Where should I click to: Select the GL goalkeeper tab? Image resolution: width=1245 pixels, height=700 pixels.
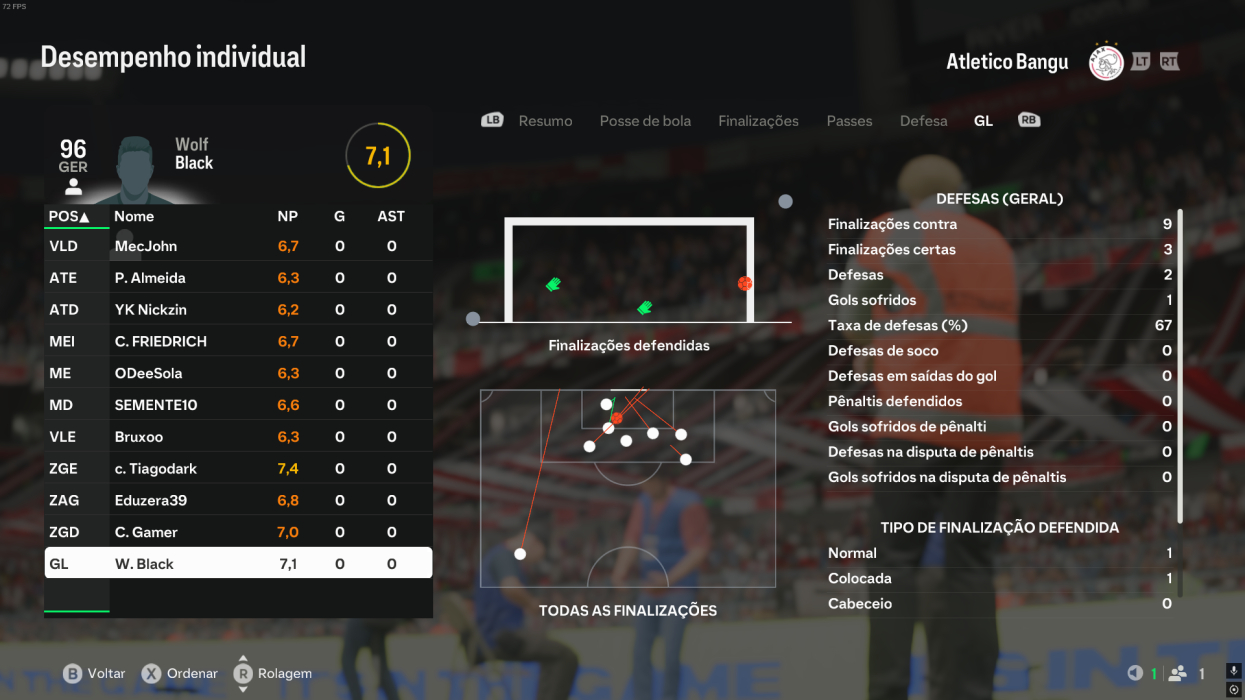click(x=983, y=121)
